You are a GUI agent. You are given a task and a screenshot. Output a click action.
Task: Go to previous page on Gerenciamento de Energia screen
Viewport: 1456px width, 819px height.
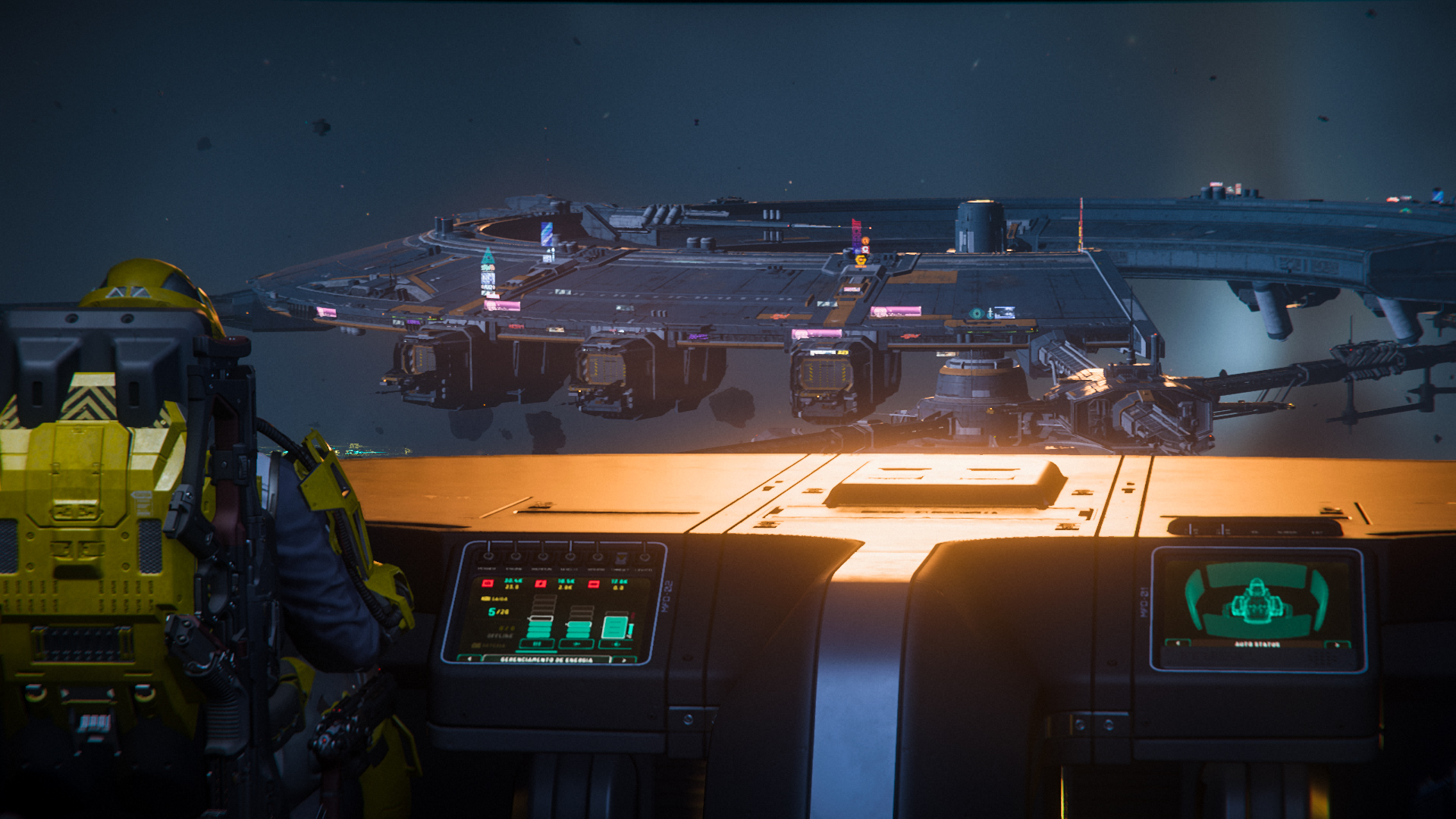point(469,659)
